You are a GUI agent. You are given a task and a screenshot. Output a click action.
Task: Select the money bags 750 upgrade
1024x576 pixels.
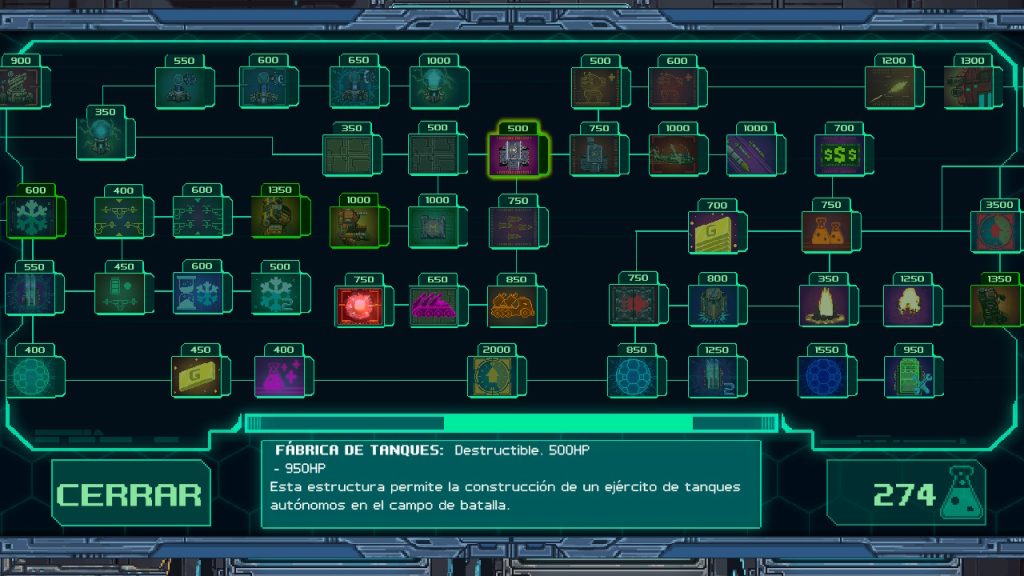pyautogui.click(x=829, y=231)
